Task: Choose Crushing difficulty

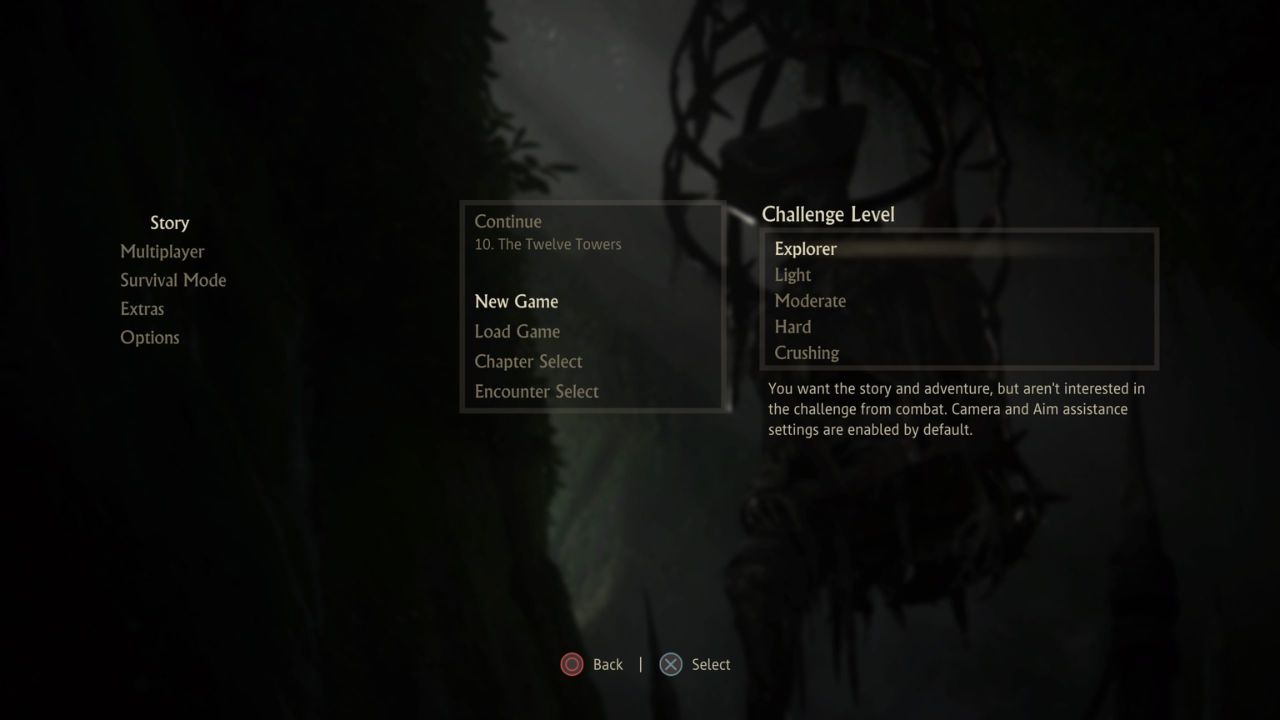Action: (x=807, y=353)
